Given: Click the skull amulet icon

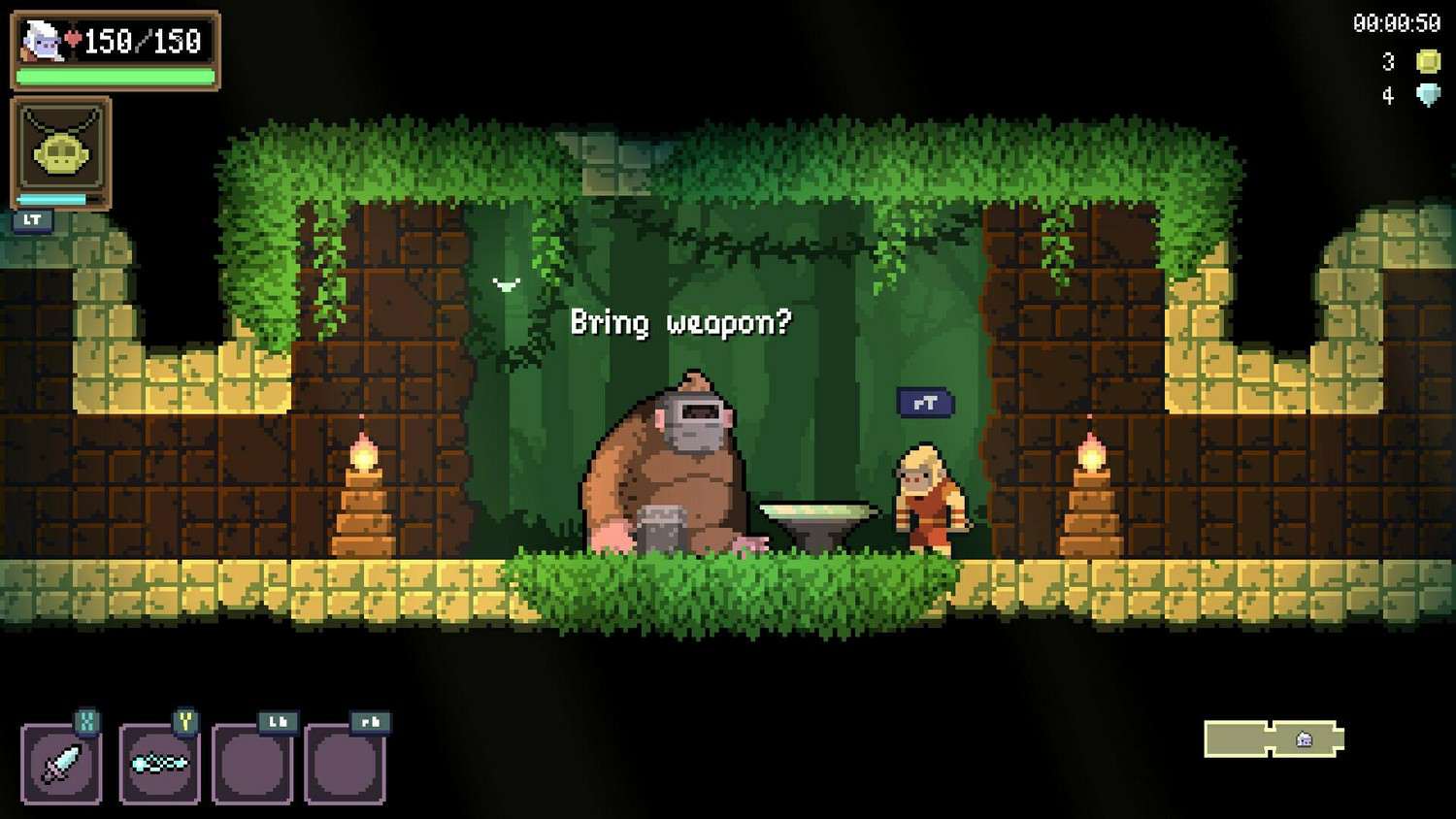Looking at the screenshot, I should (x=61, y=152).
